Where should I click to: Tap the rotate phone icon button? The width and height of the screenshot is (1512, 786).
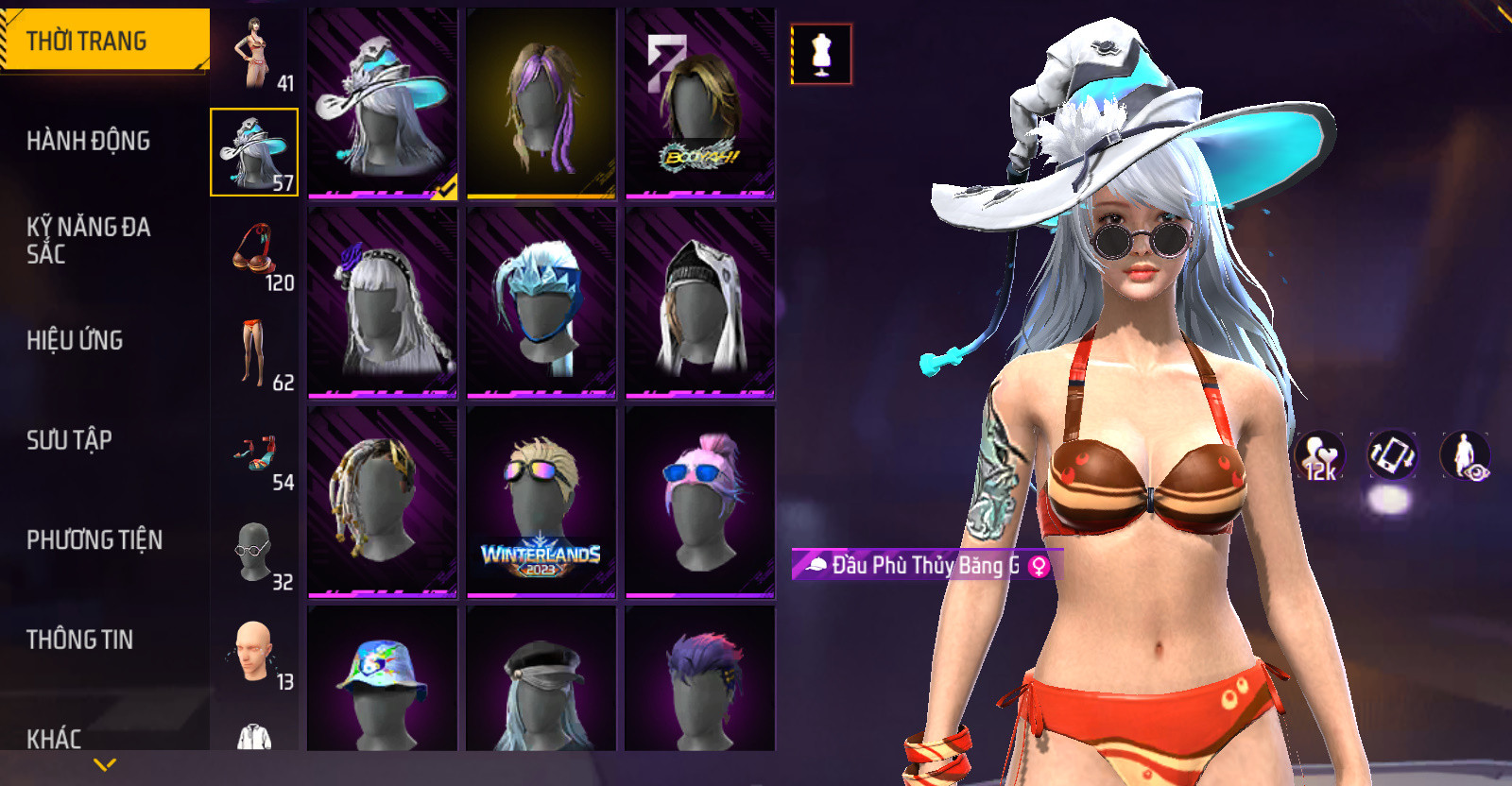click(x=1392, y=454)
